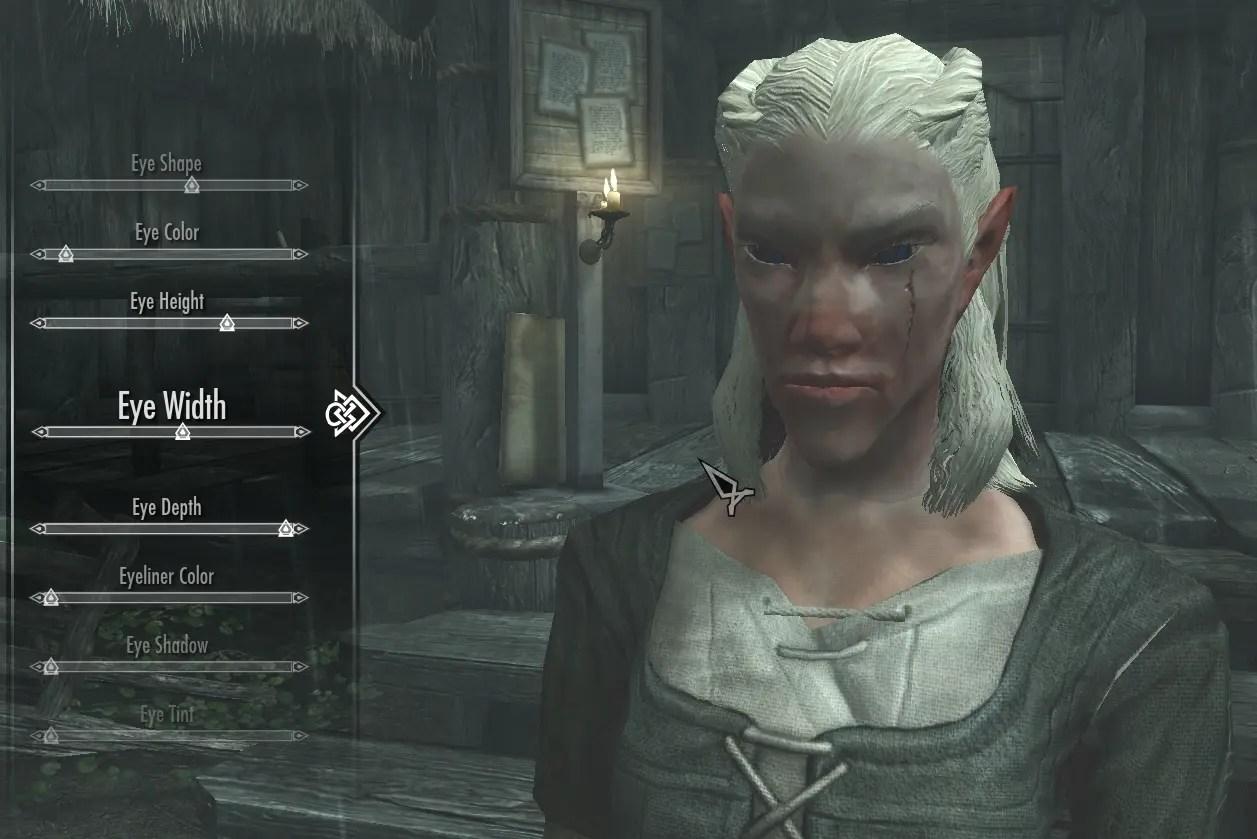Adjust the Eye Color slider
The image size is (1257, 839).
[170, 254]
